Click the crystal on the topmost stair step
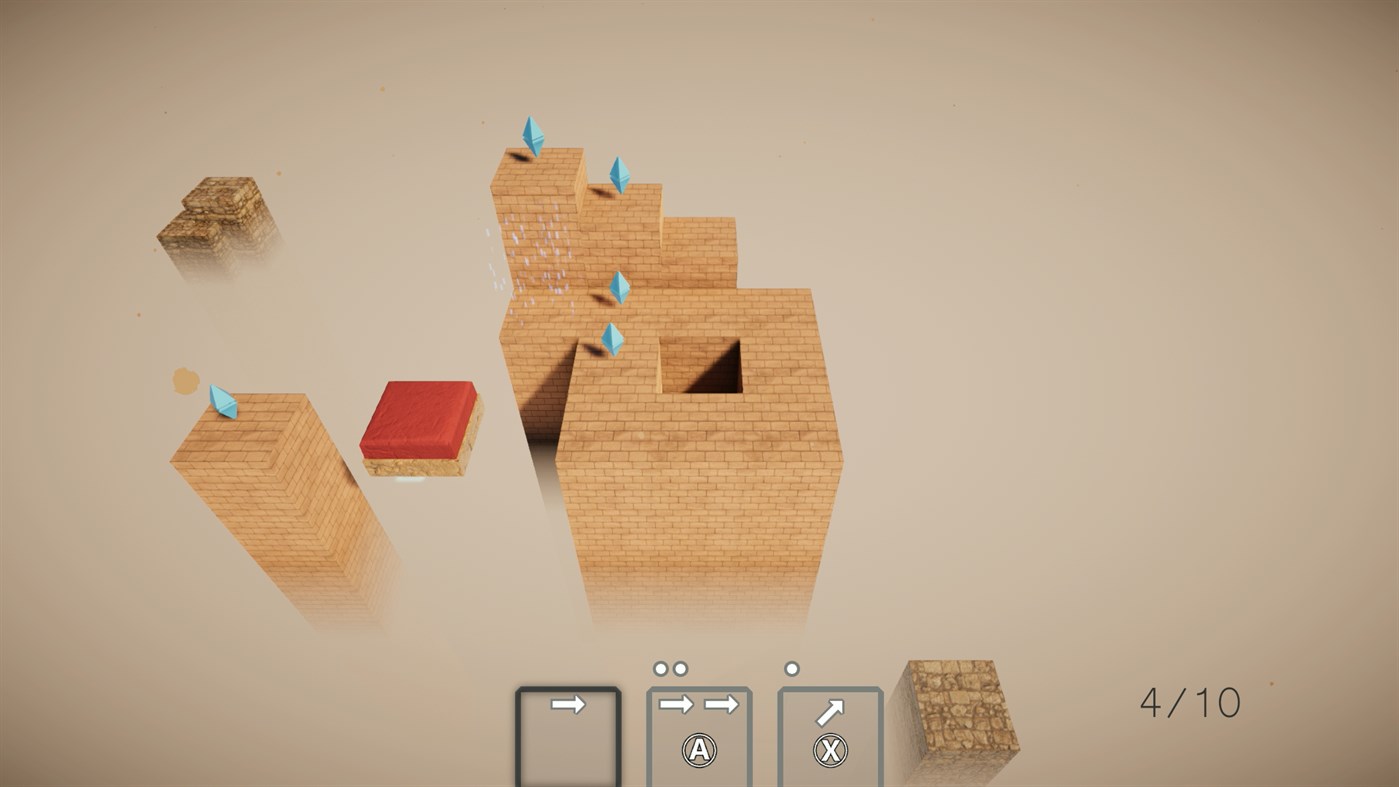 click(x=533, y=136)
